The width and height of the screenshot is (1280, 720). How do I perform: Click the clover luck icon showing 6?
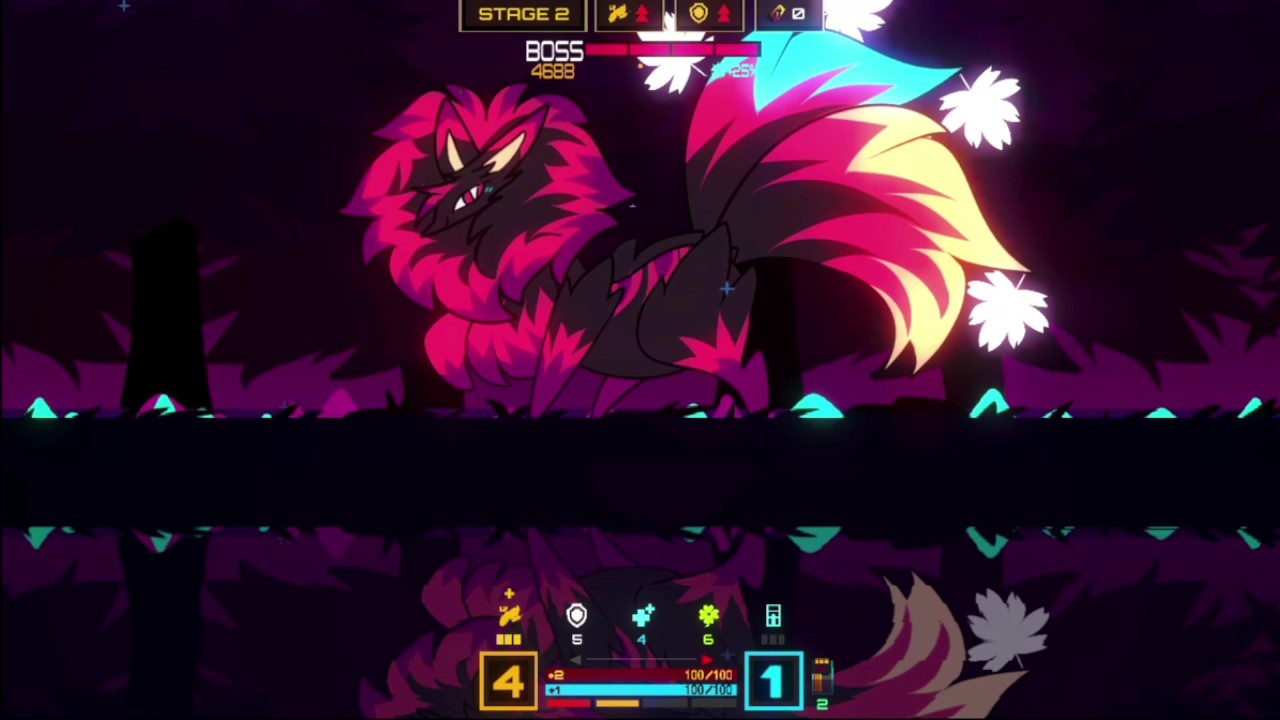tap(708, 616)
